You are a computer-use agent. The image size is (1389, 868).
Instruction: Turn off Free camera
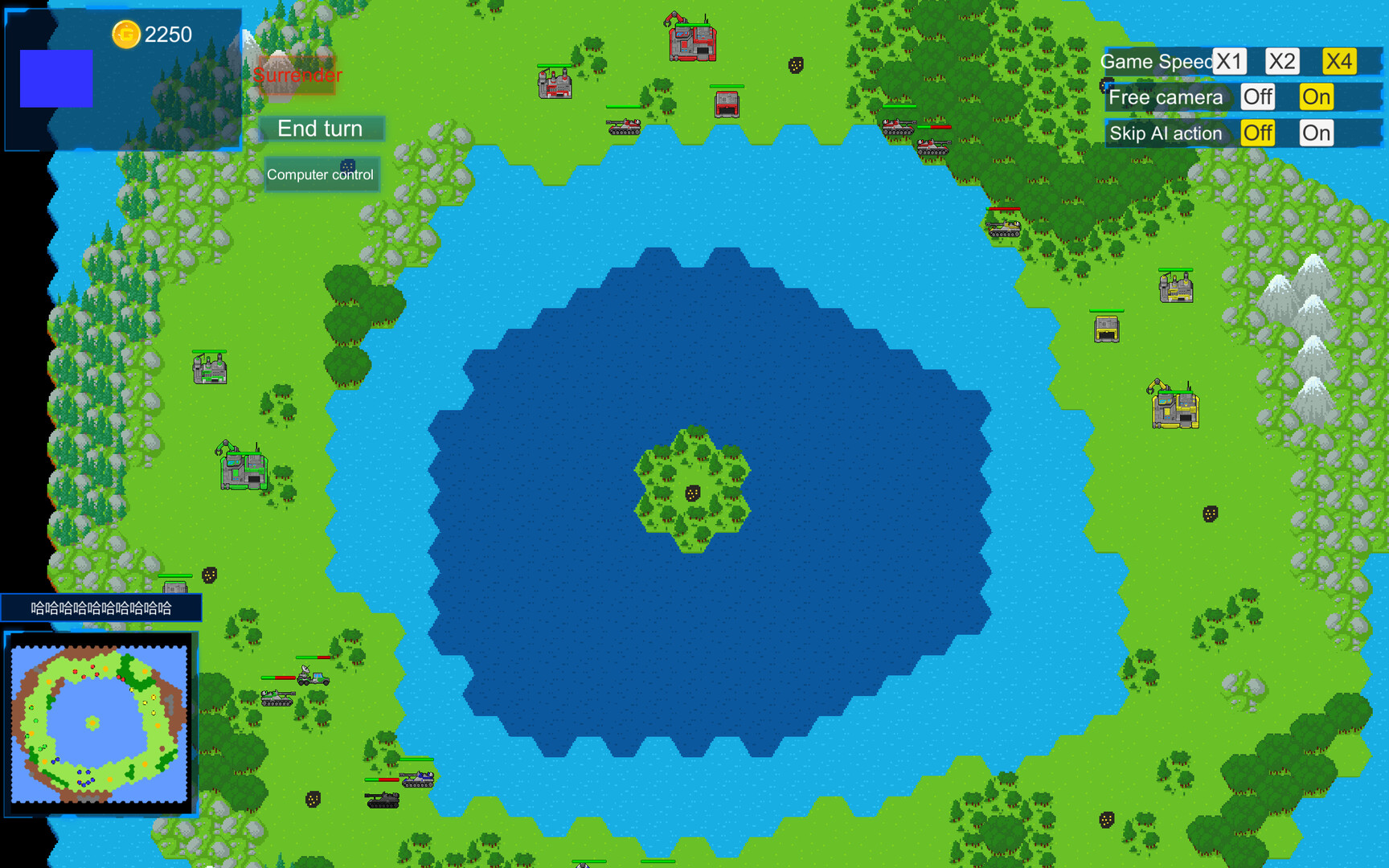tap(1256, 96)
